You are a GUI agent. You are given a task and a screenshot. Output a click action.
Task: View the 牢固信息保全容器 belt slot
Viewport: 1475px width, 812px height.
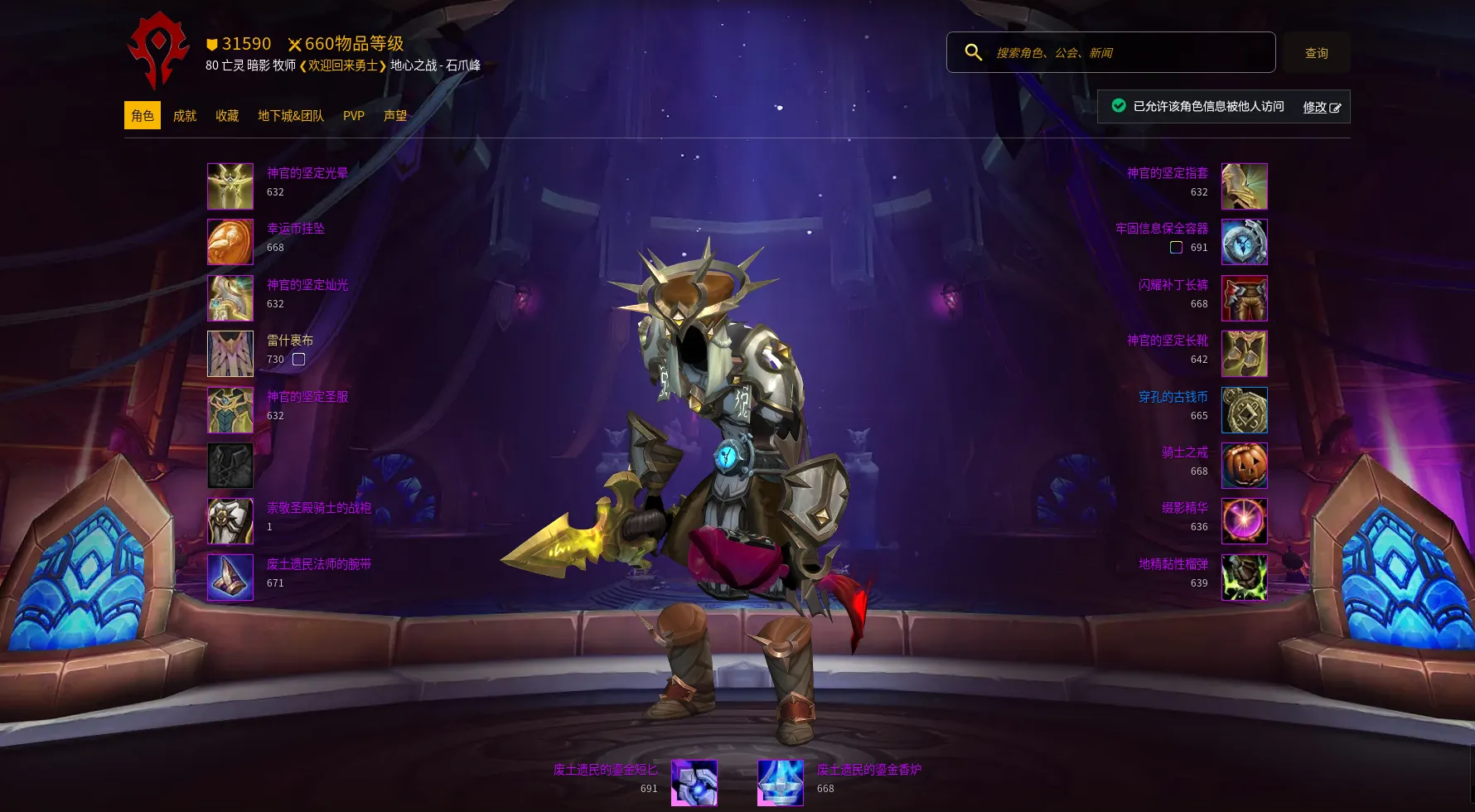click(1244, 242)
